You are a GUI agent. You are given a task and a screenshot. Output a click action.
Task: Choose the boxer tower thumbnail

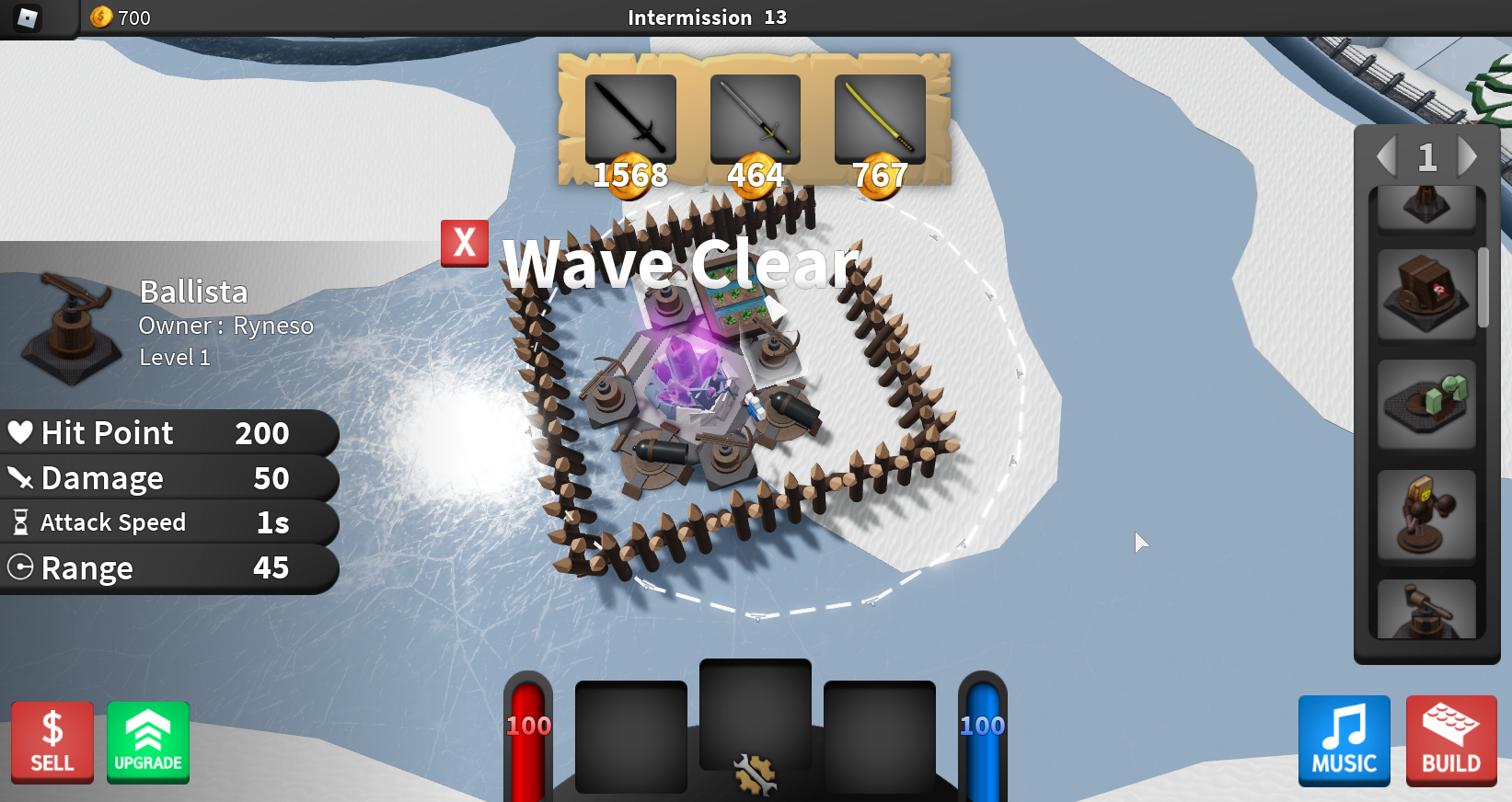[x=1426, y=515]
